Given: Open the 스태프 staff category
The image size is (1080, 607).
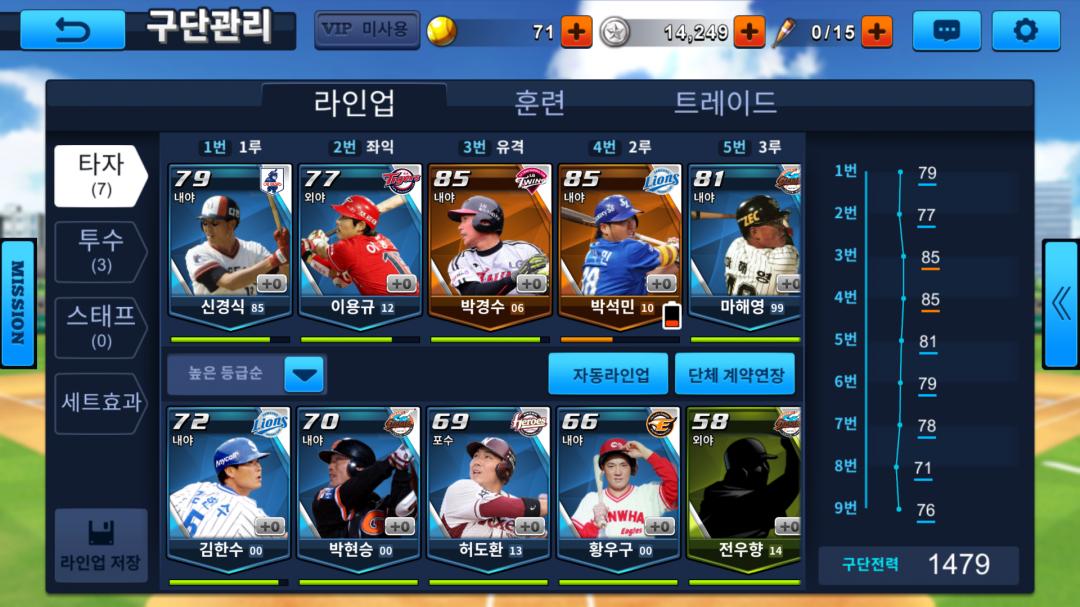Looking at the screenshot, I should tap(100, 327).
